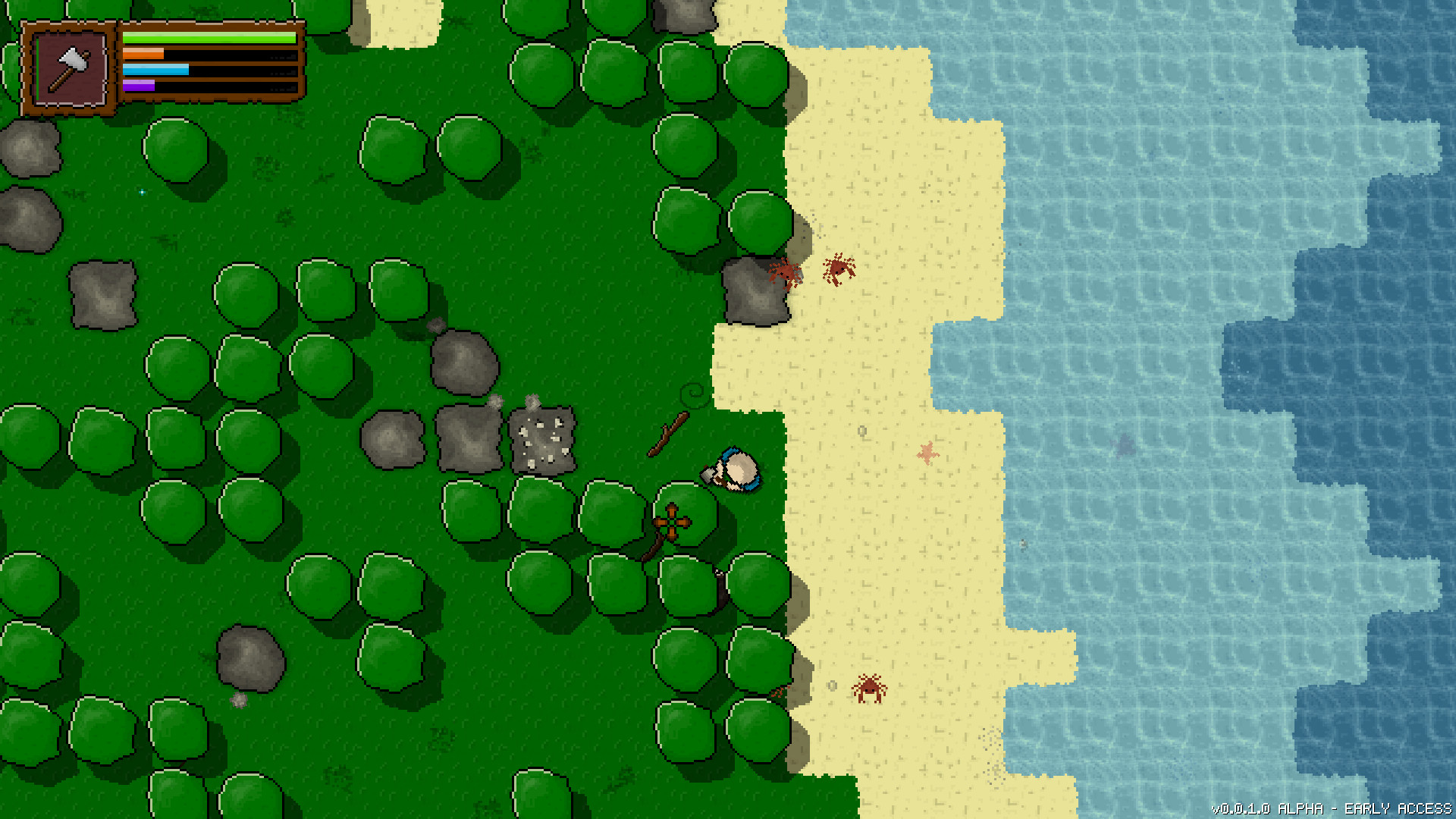
Task: Click the cracked rock with scattered rubble
Action: tap(543, 440)
